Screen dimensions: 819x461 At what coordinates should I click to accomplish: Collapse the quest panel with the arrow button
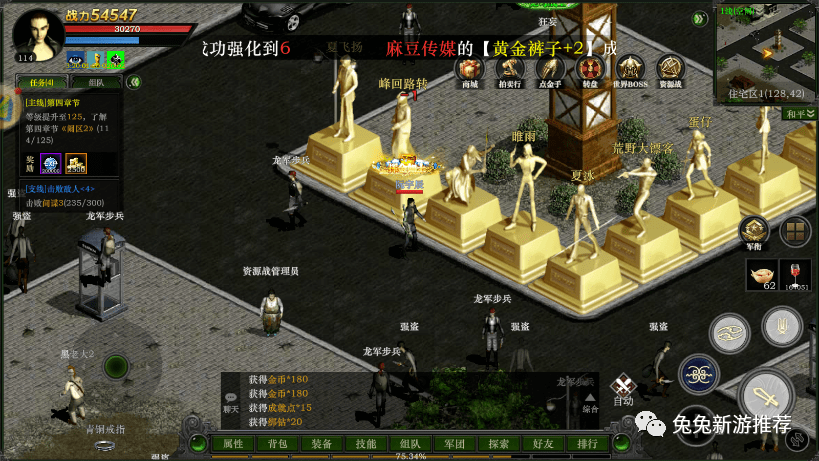click(135, 82)
